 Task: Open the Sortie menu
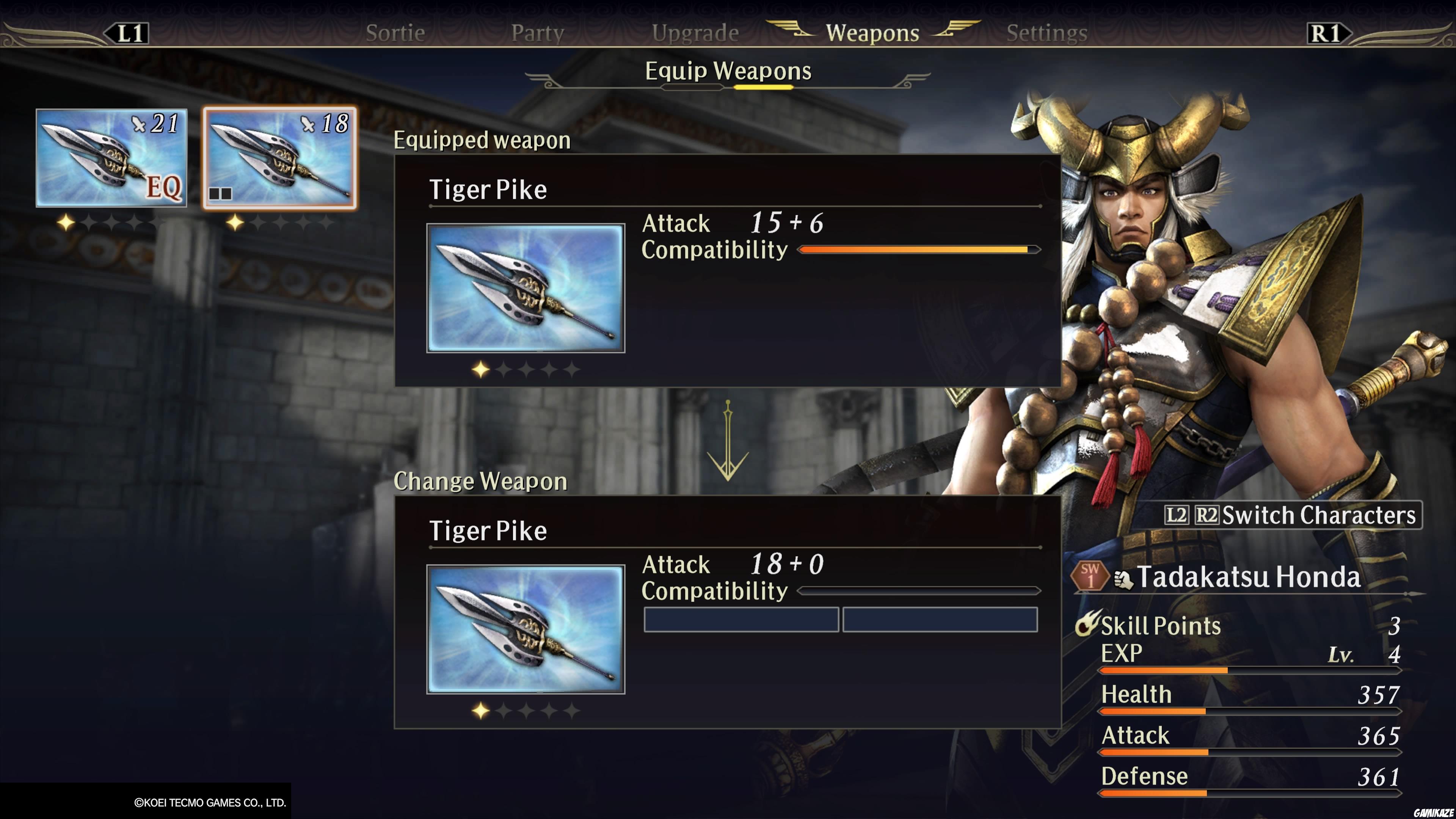[395, 32]
